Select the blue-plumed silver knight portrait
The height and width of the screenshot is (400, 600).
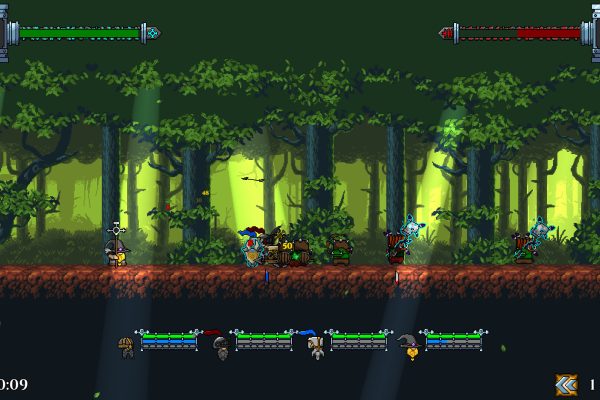[315, 347]
